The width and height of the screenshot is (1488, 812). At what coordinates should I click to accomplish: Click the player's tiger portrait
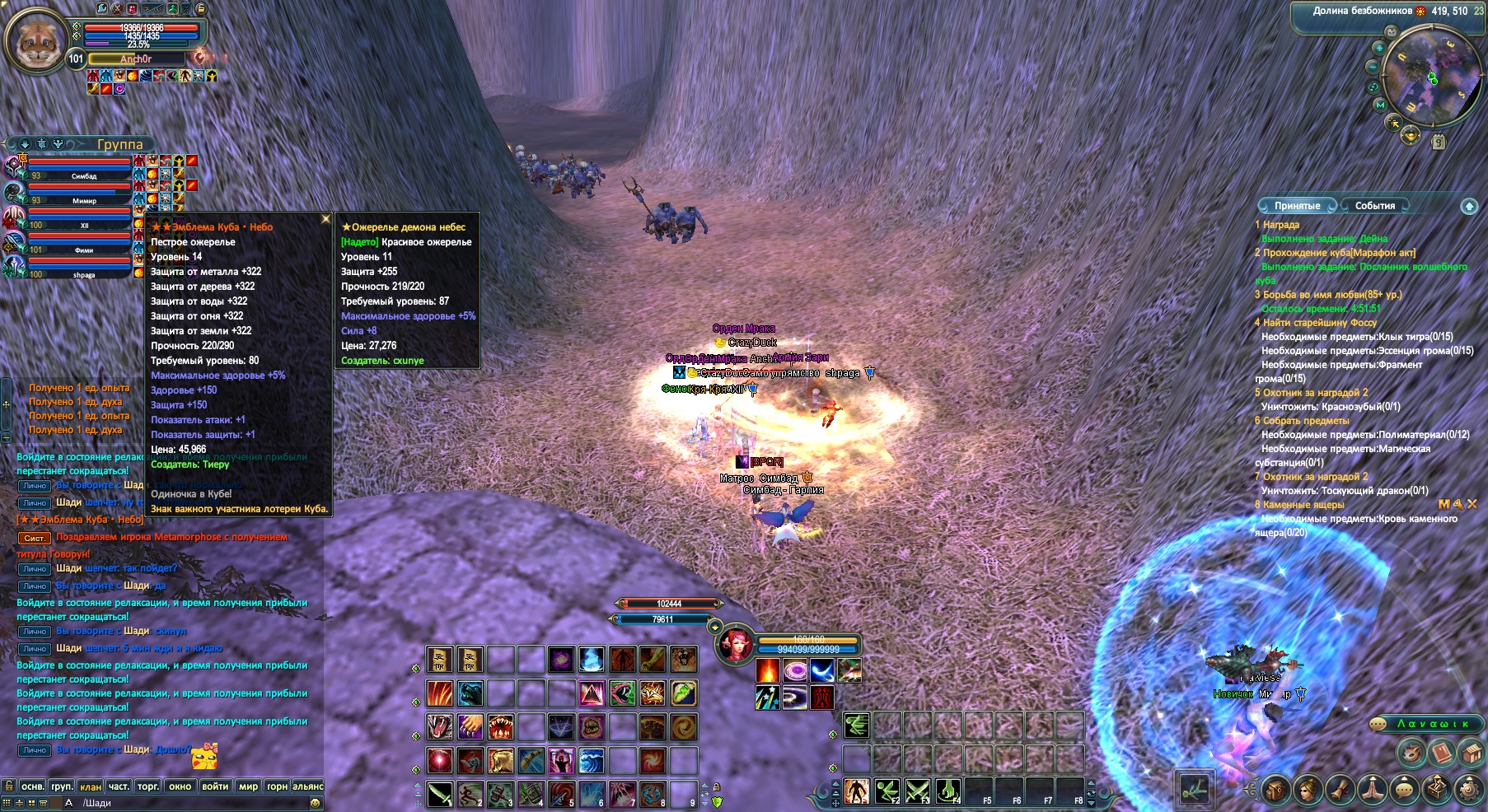click(37, 40)
